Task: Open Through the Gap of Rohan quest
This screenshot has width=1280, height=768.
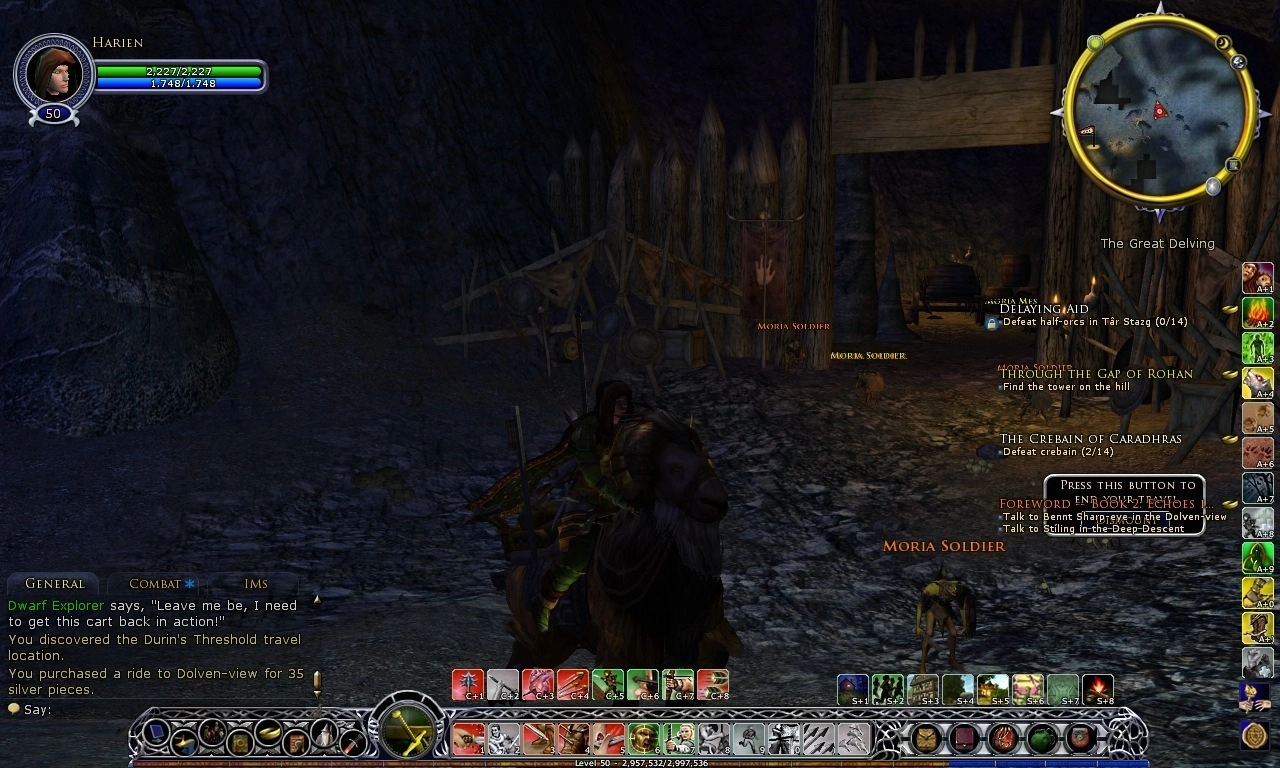Action: (x=1096, y=374)
